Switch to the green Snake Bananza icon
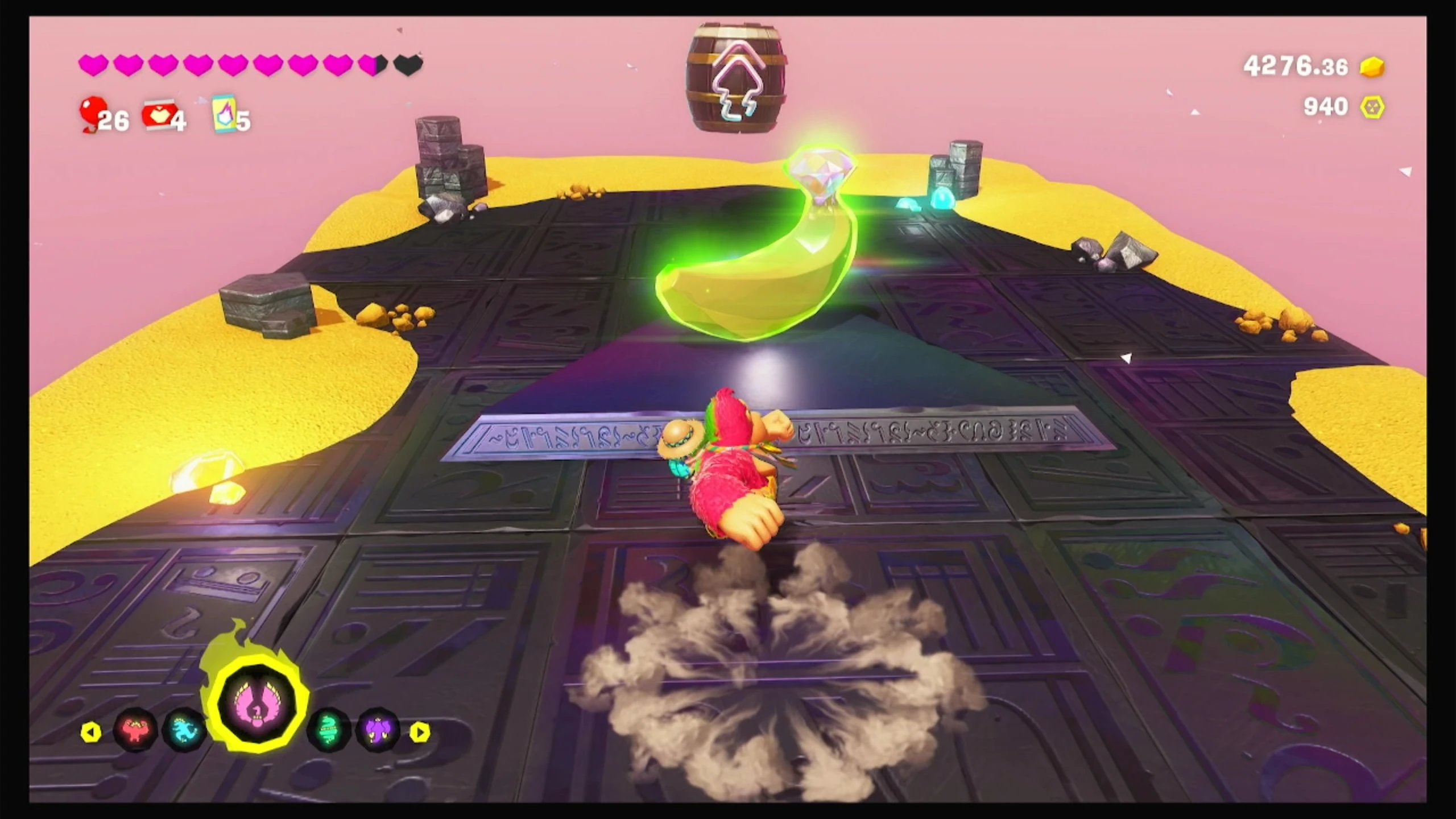Image resolution: width=1456 pixels, height=819 pixels. [328, 729]
